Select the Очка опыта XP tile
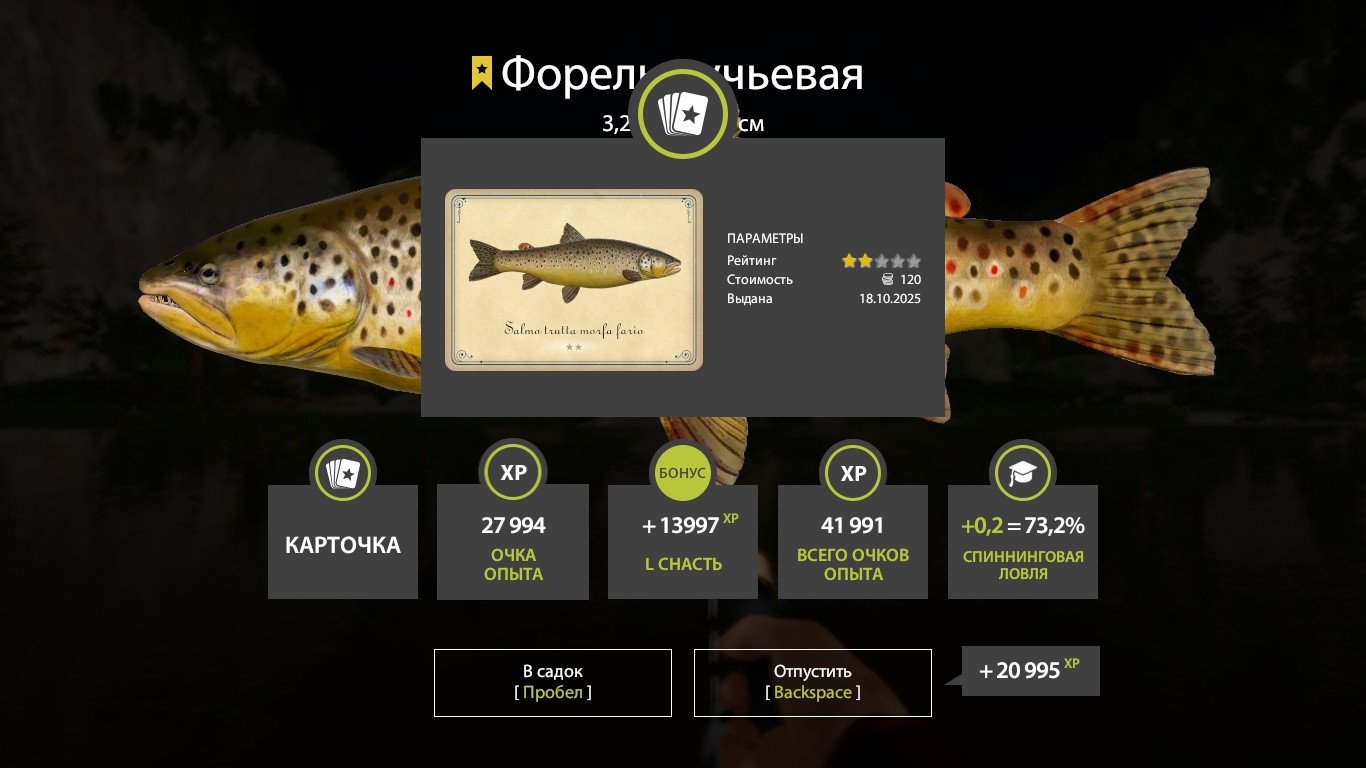This screenshot has height=768, width=1366. point(513,543)
